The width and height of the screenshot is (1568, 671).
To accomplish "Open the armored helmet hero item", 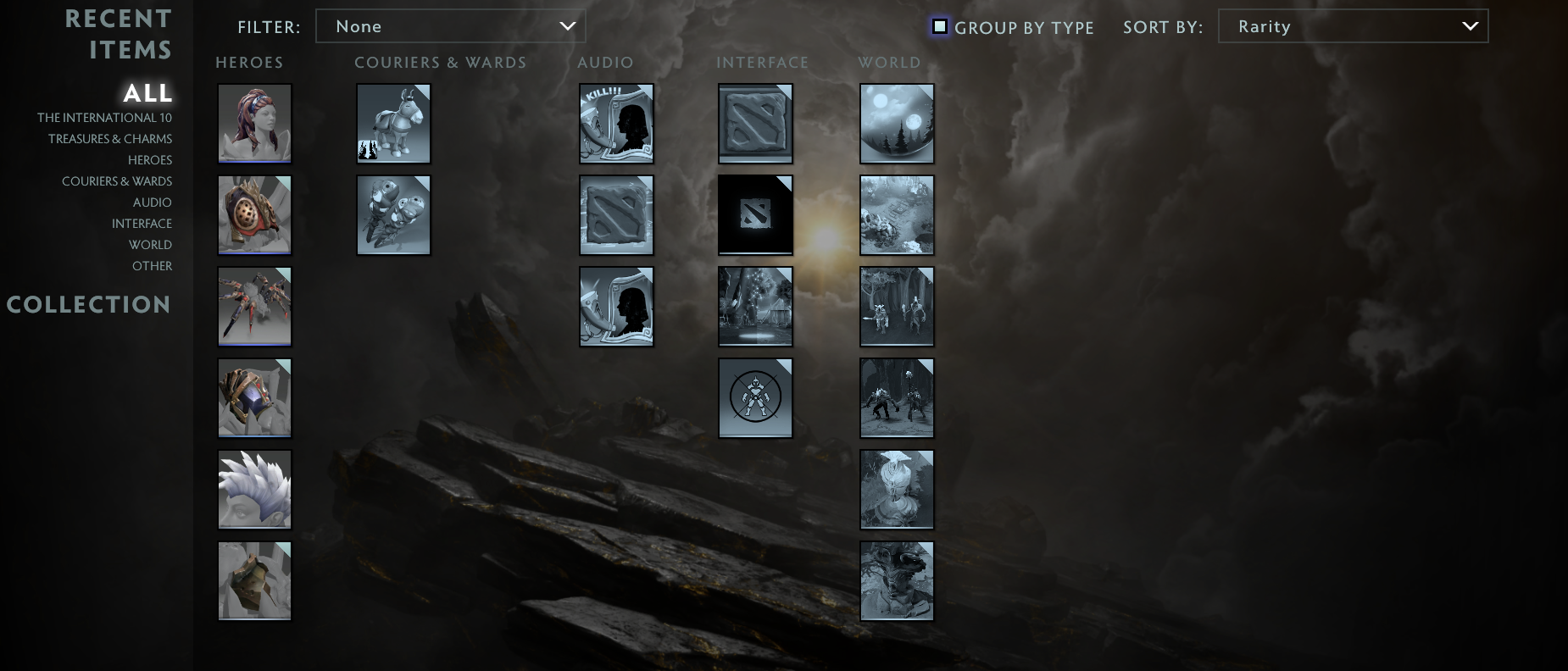I will tap(254, 397).
